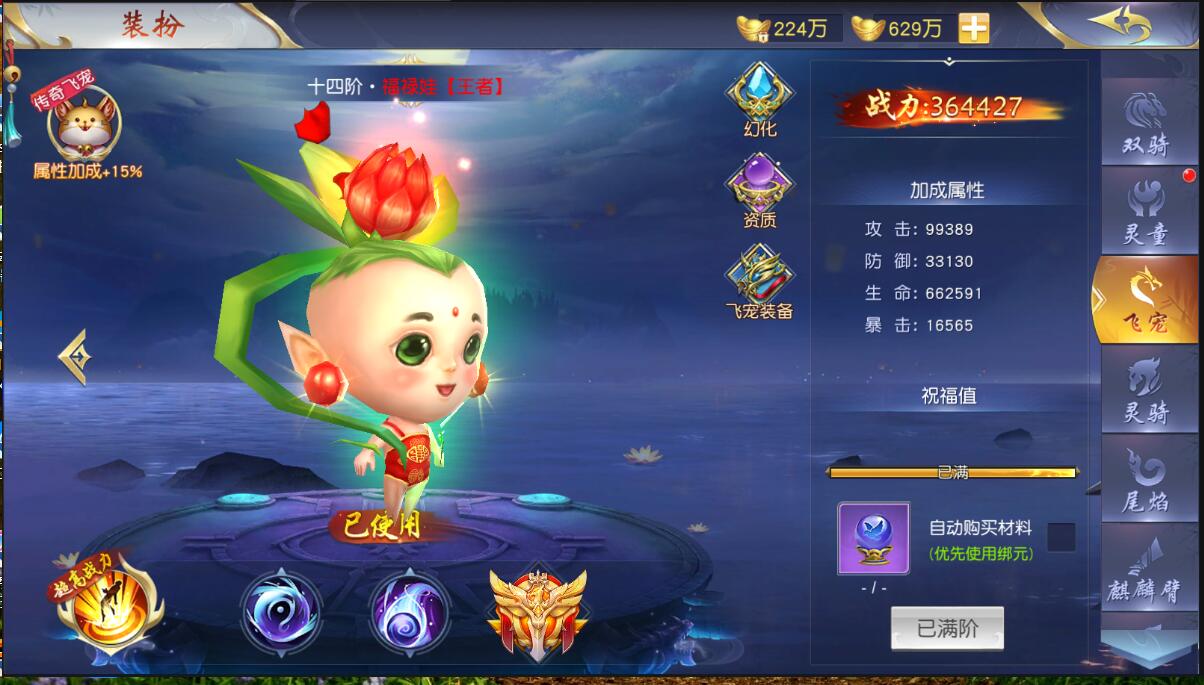1204x685 pixels.
Task: Switch to the 双骑 tab
Action: pos(1147,124)
